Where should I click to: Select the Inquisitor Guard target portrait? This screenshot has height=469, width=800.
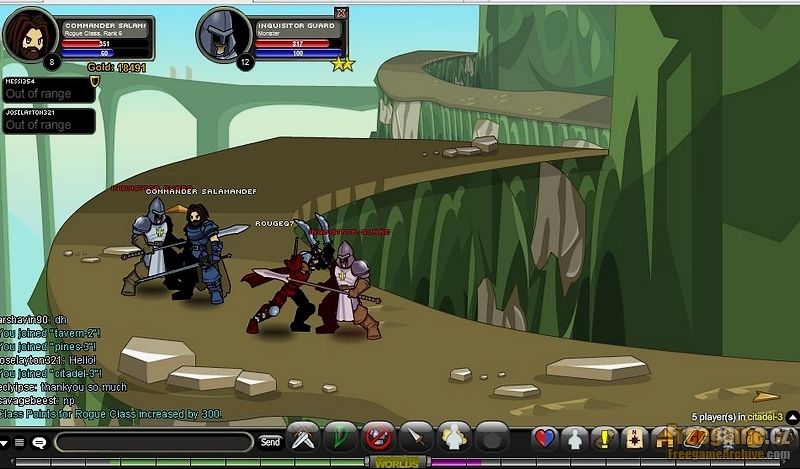point(222,36)
